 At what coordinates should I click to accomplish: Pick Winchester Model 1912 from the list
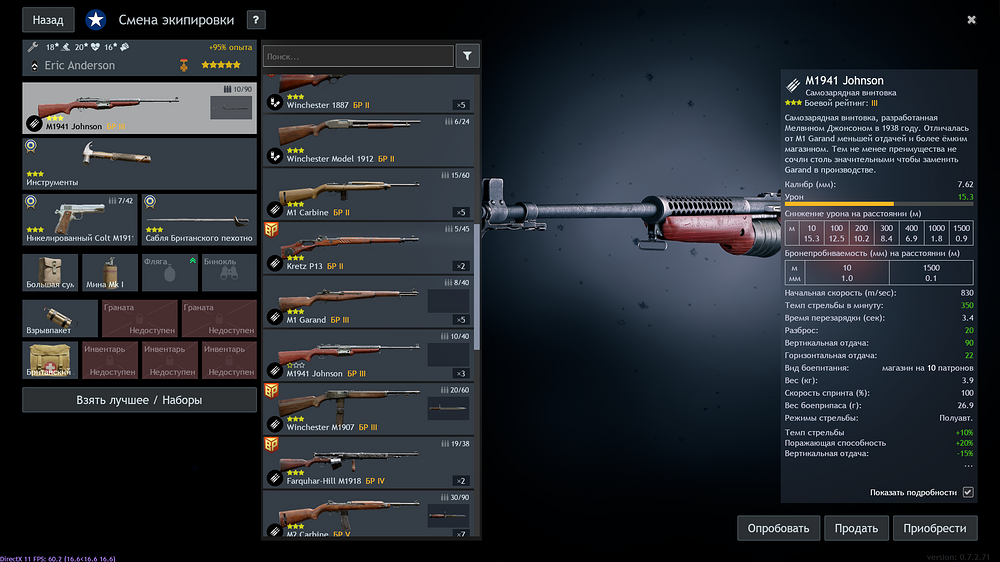point(367,140)
